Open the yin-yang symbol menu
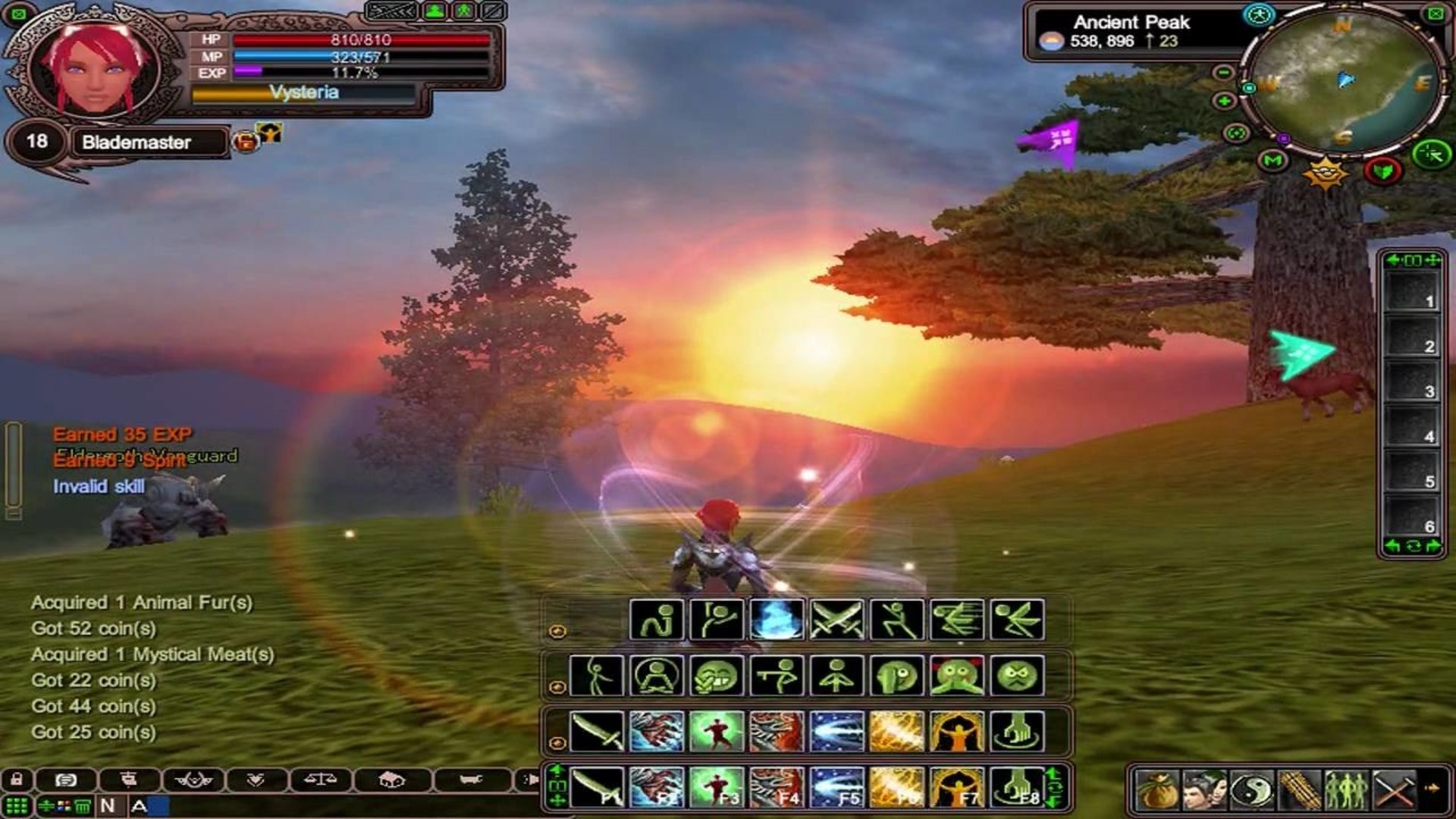The height and width of the screenshot is (819, 1456). (x=1251, y=790)
